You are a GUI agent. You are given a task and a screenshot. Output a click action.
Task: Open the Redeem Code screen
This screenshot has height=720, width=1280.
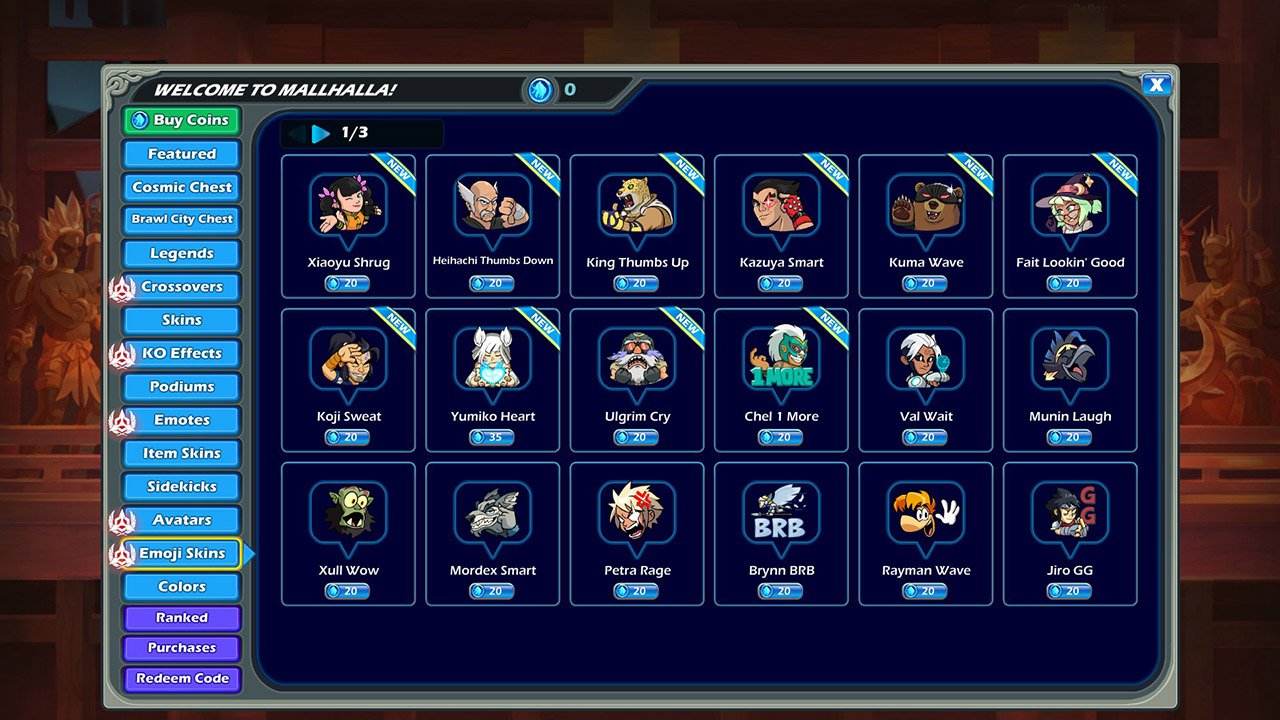click(x=181, y=679)
